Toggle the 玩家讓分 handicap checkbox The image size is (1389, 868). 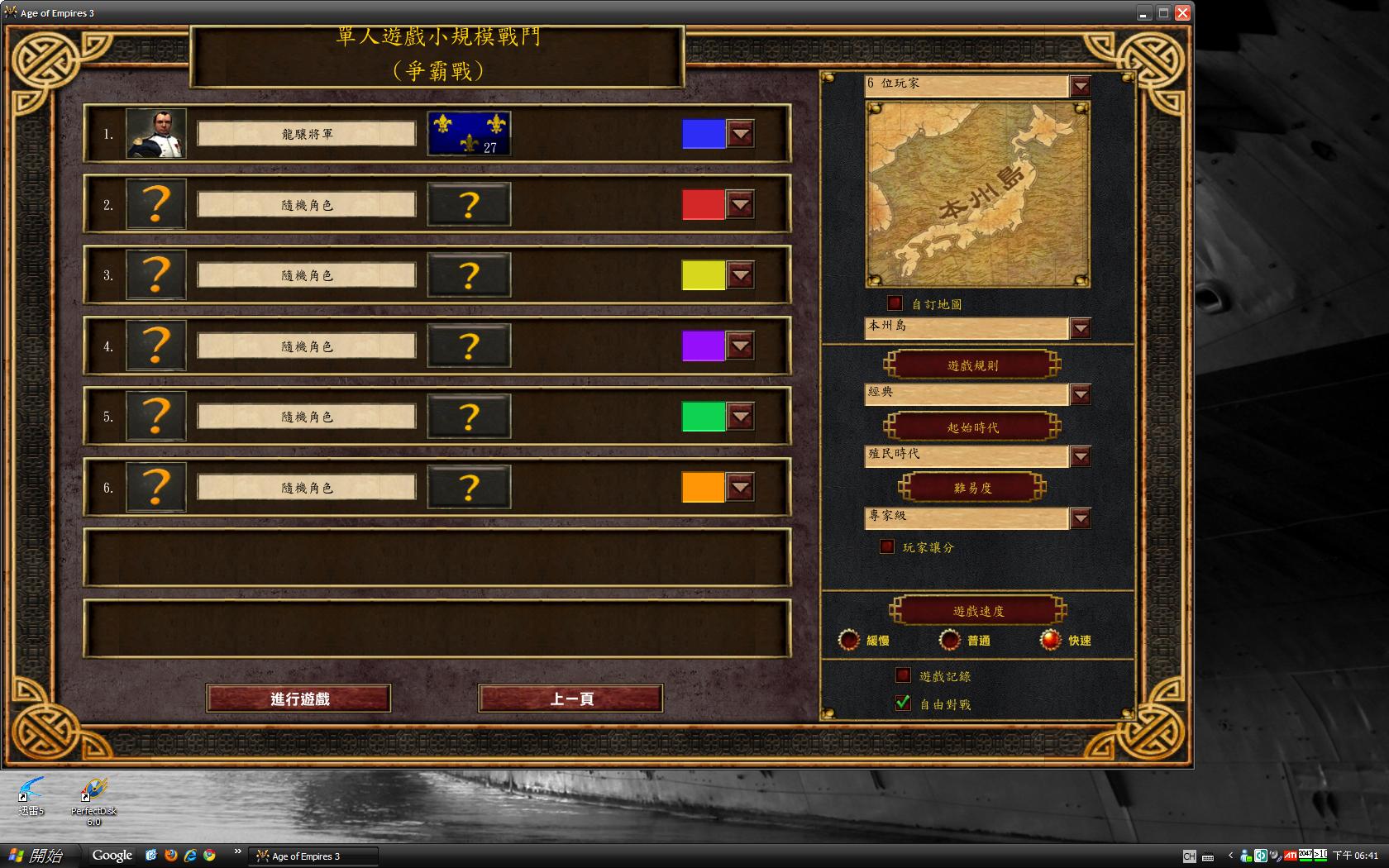click(887, 546)
